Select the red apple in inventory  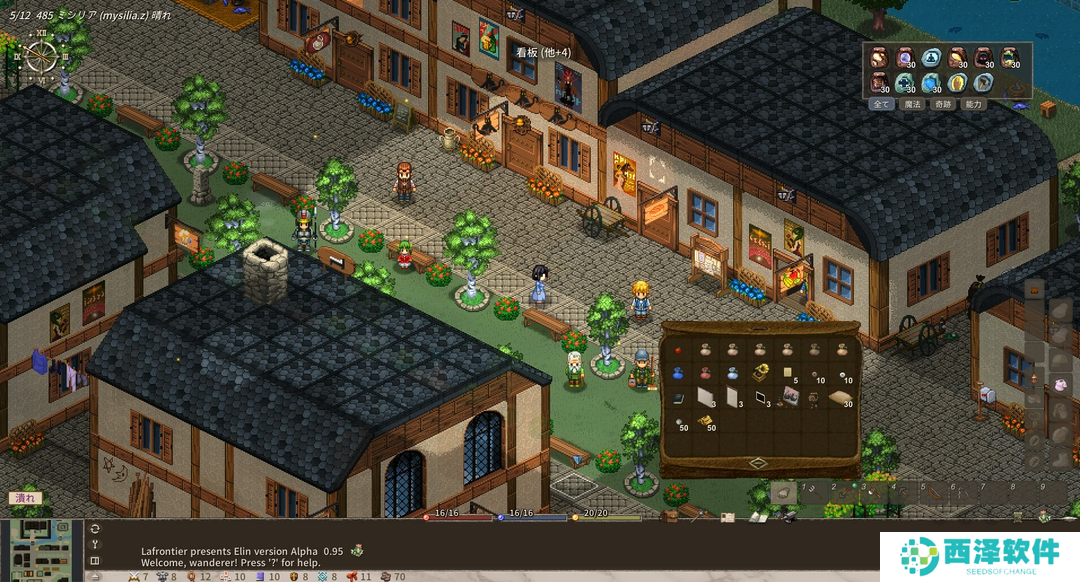coord(678,350)
